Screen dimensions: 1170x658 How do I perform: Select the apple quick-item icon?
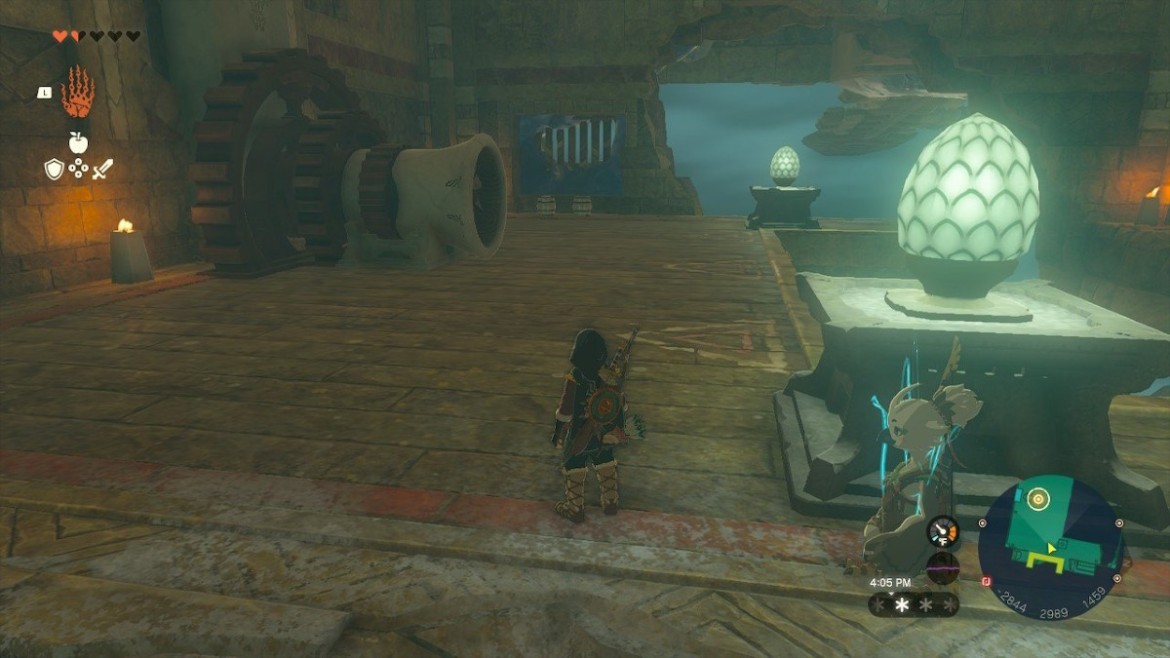tap(78, 142)
